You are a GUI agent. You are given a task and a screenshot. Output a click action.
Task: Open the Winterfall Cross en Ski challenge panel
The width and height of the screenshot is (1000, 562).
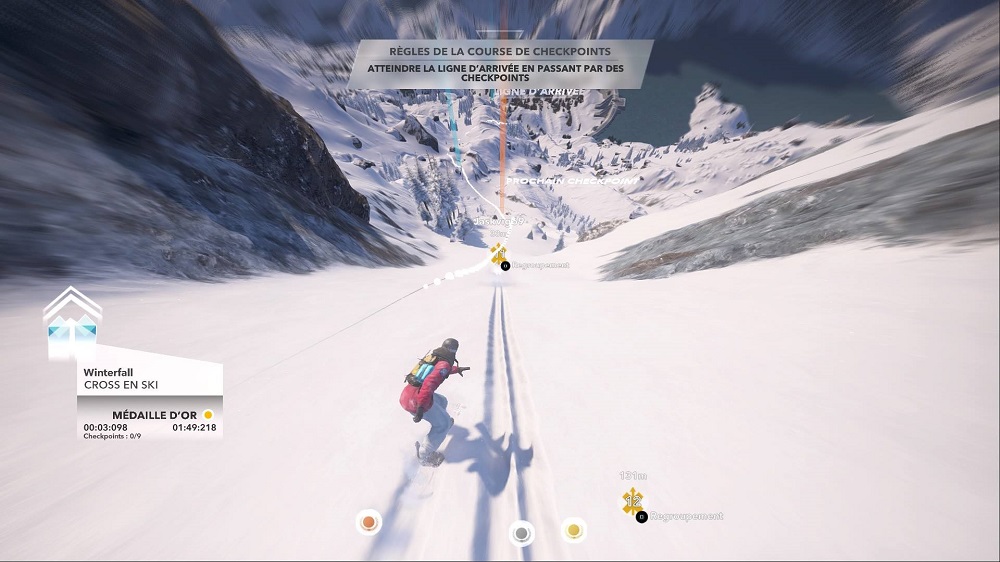coord(149,378)
